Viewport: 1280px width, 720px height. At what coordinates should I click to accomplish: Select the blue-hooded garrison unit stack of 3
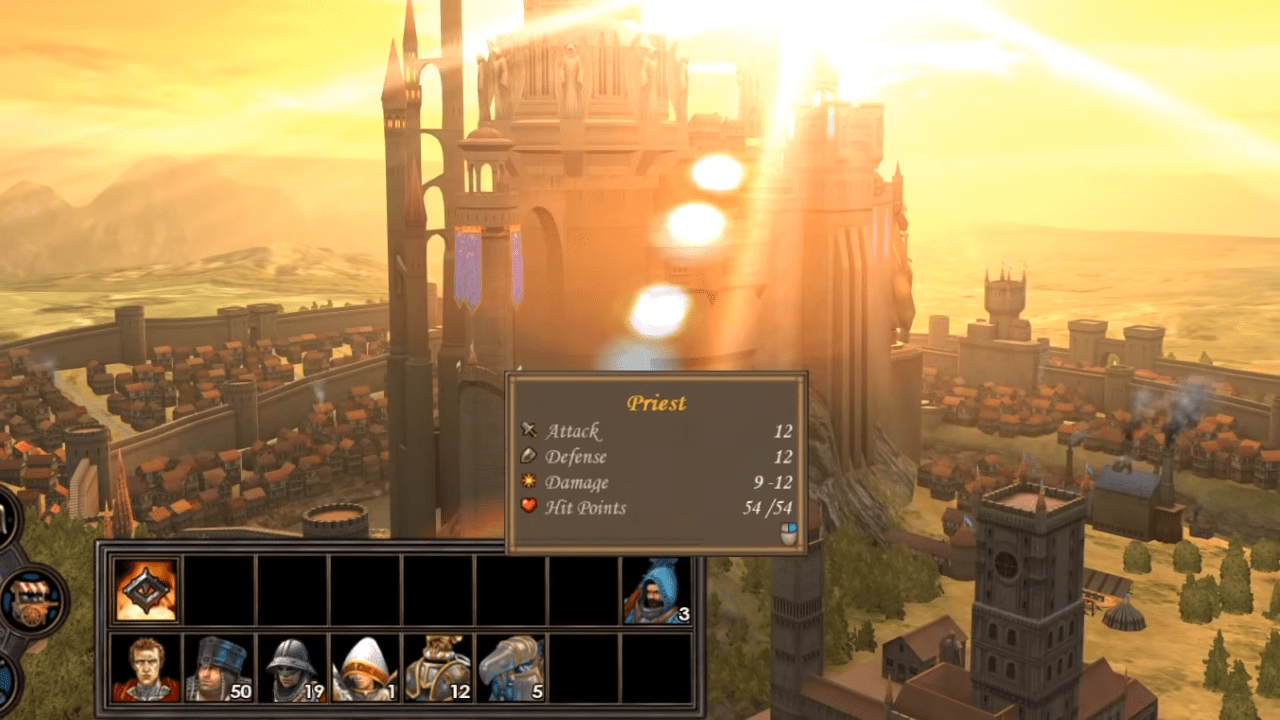tap(657, 590)
